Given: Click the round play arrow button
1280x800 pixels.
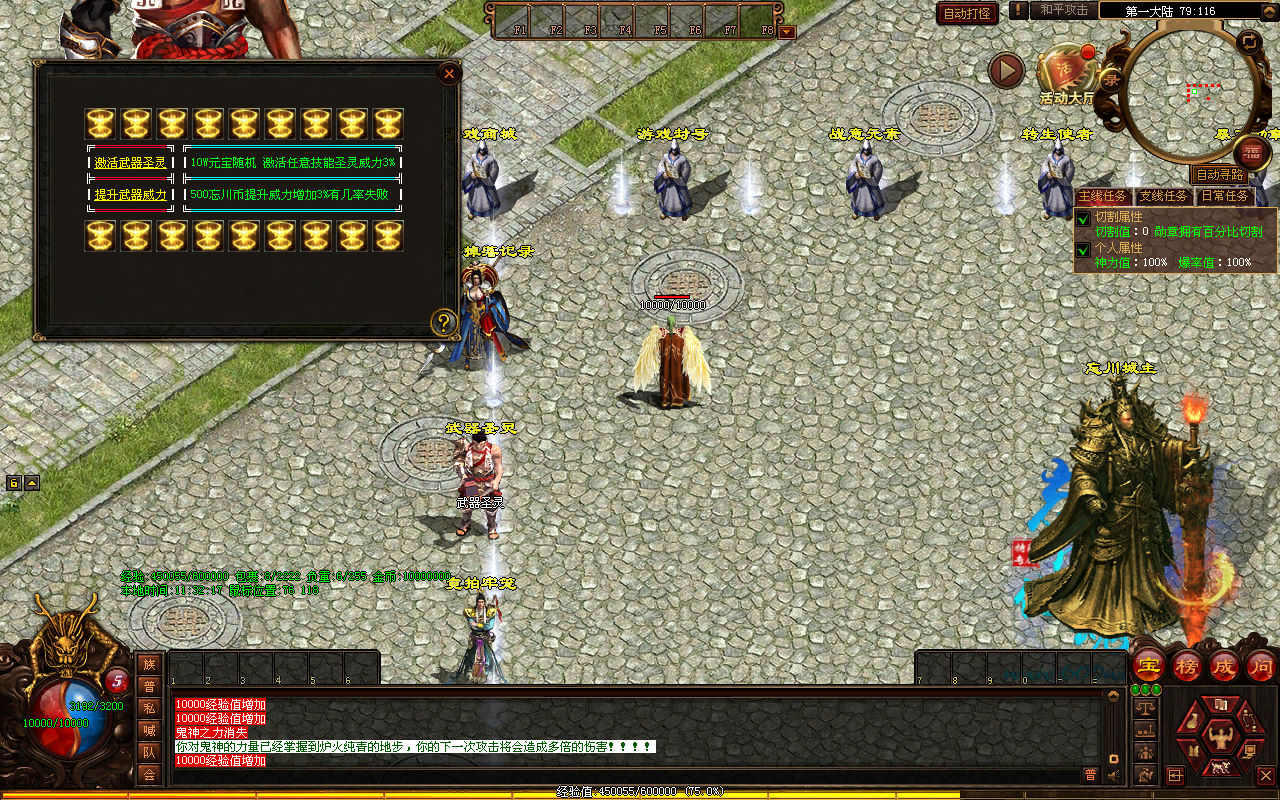Looking at the screenshot, I should [x=1006, y=70].
